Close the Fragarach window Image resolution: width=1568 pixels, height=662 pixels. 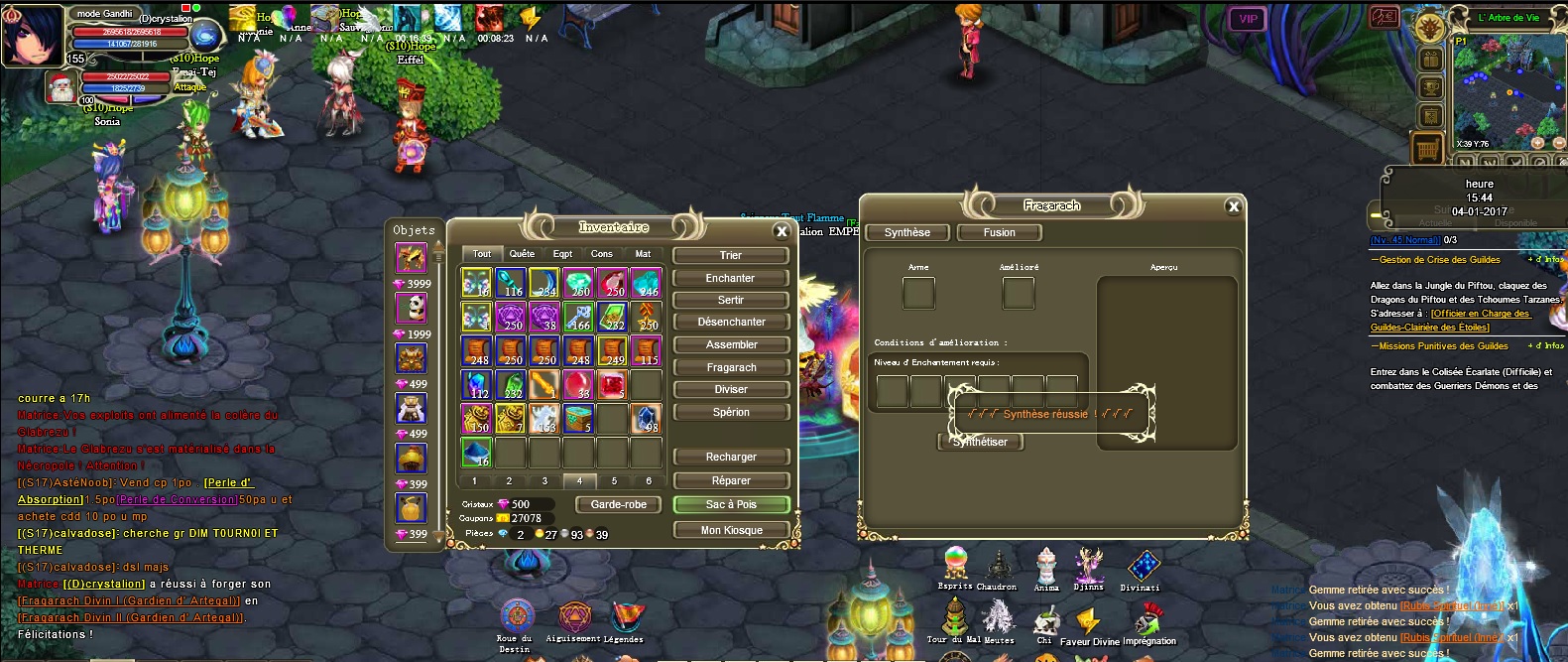point(1233,206)
